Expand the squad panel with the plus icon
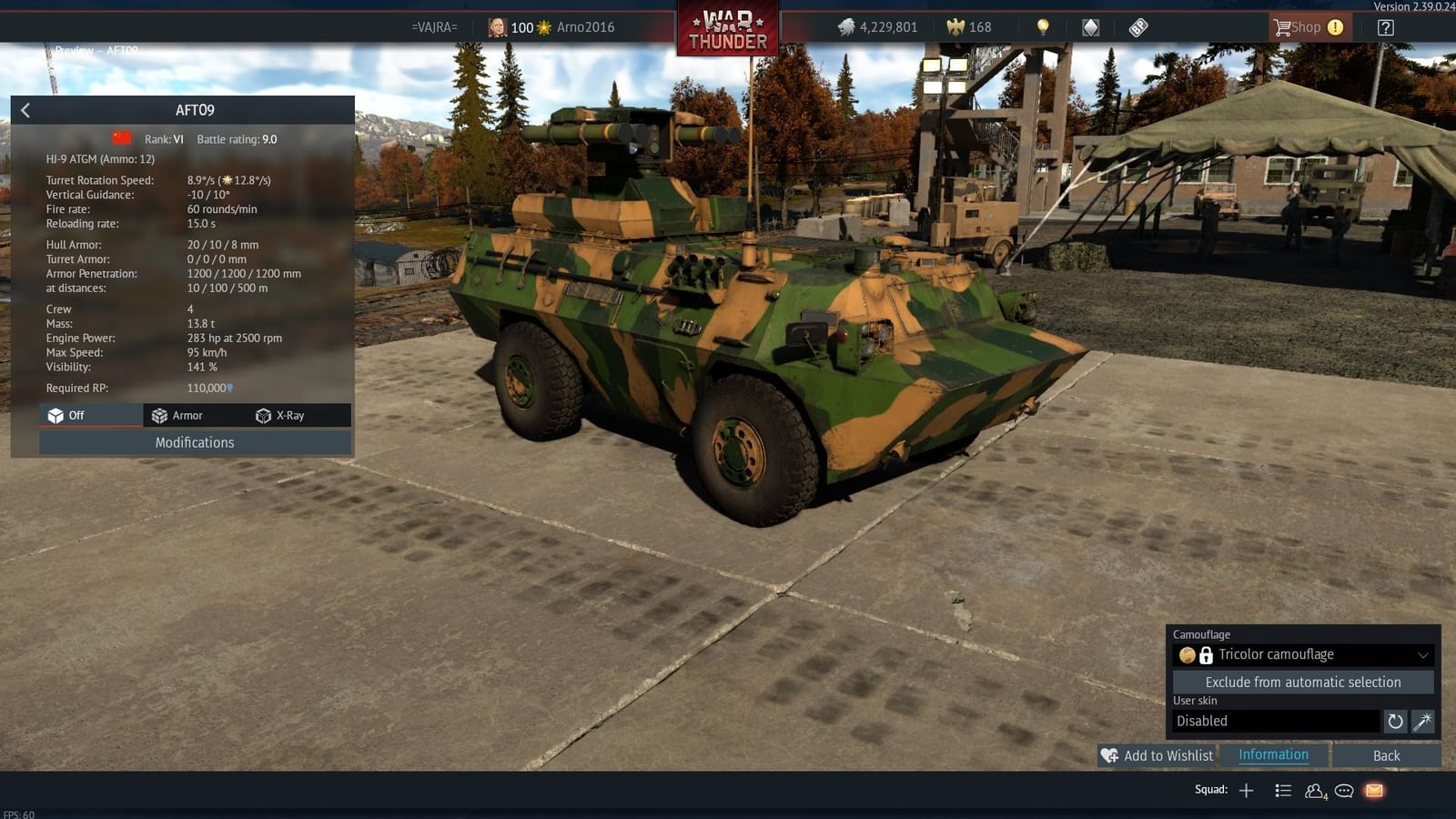This screenshot has height=819, width=1456. coord(1246,790)
